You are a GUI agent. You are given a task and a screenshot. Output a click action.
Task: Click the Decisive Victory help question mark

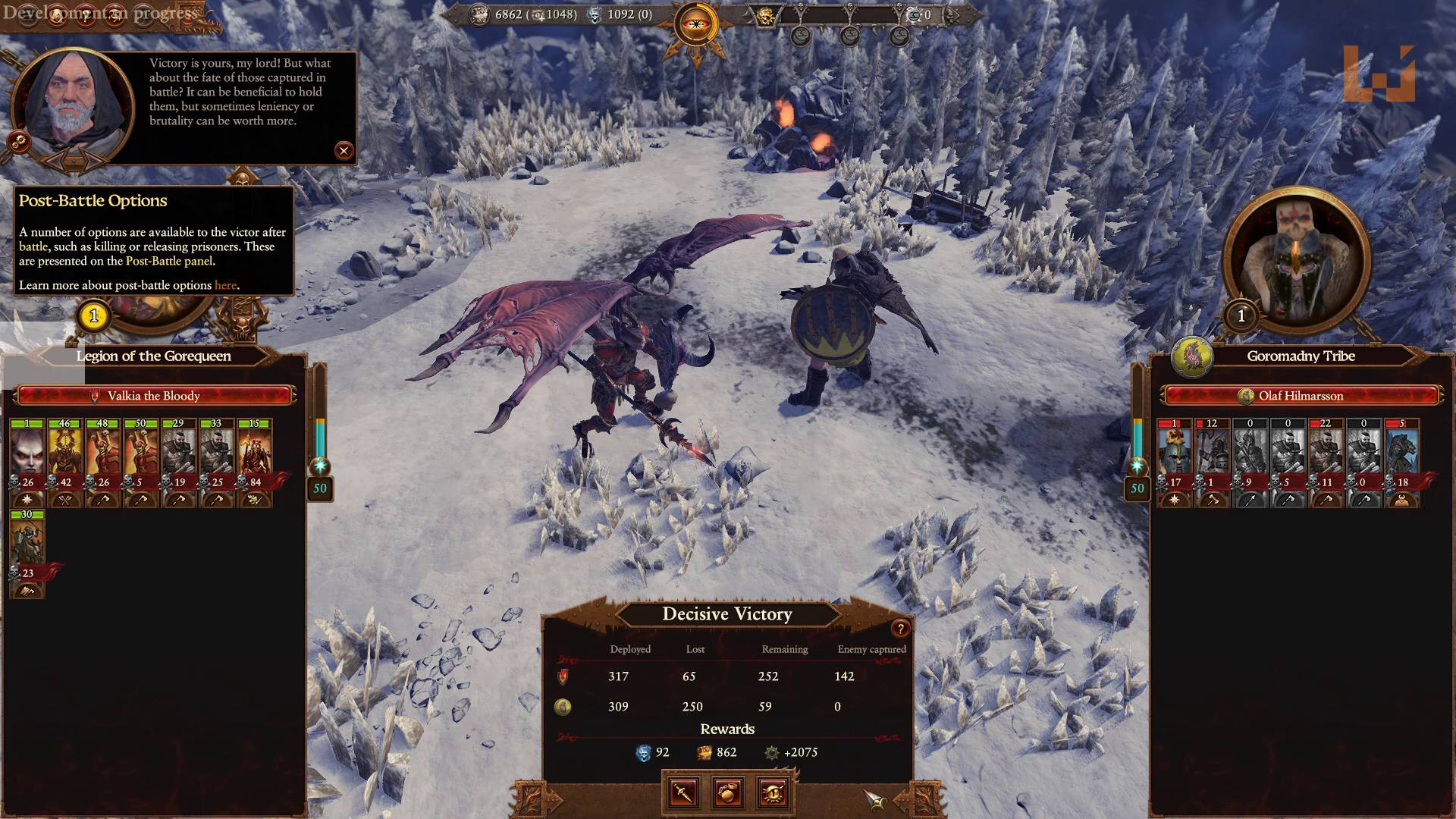(899, 628)
